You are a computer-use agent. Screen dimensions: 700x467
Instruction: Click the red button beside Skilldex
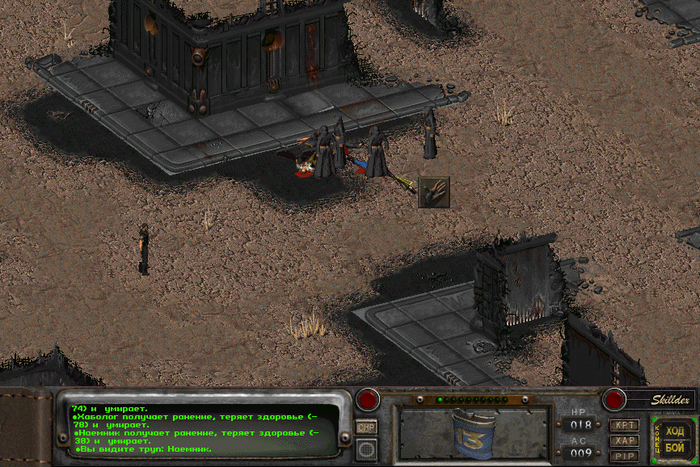point(614,400)
